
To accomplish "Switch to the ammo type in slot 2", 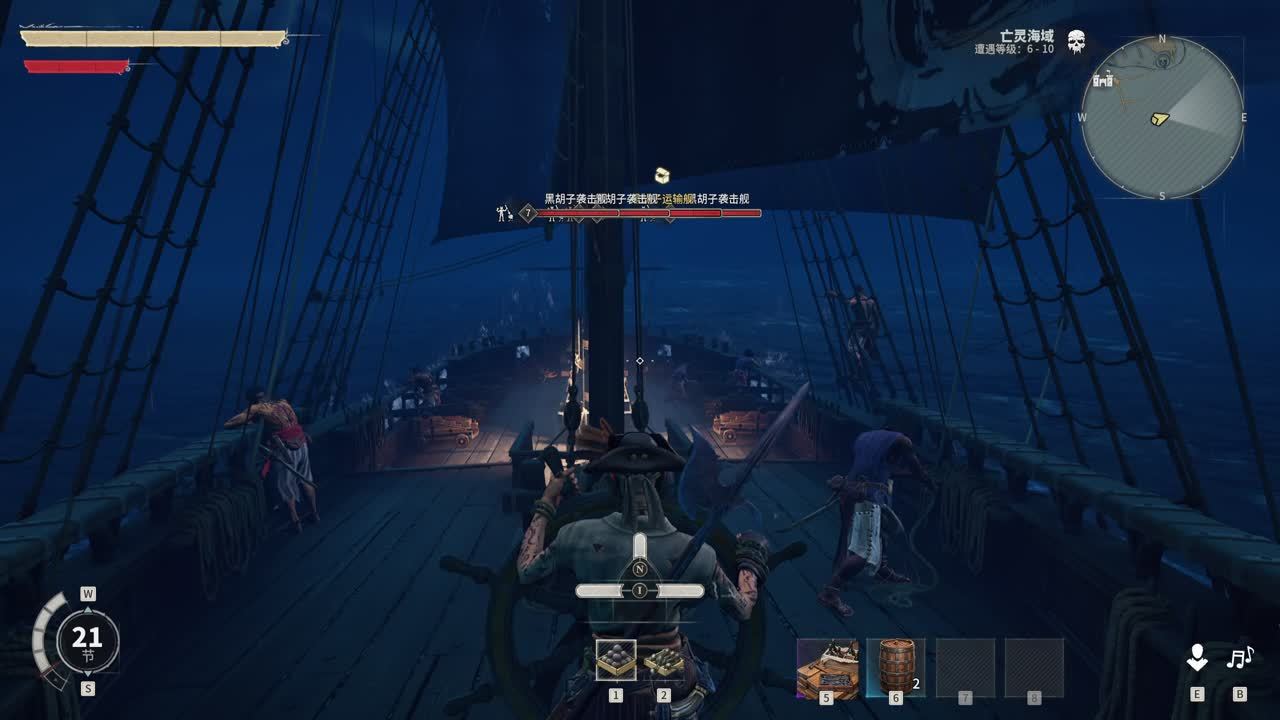I will coord(663,660).
